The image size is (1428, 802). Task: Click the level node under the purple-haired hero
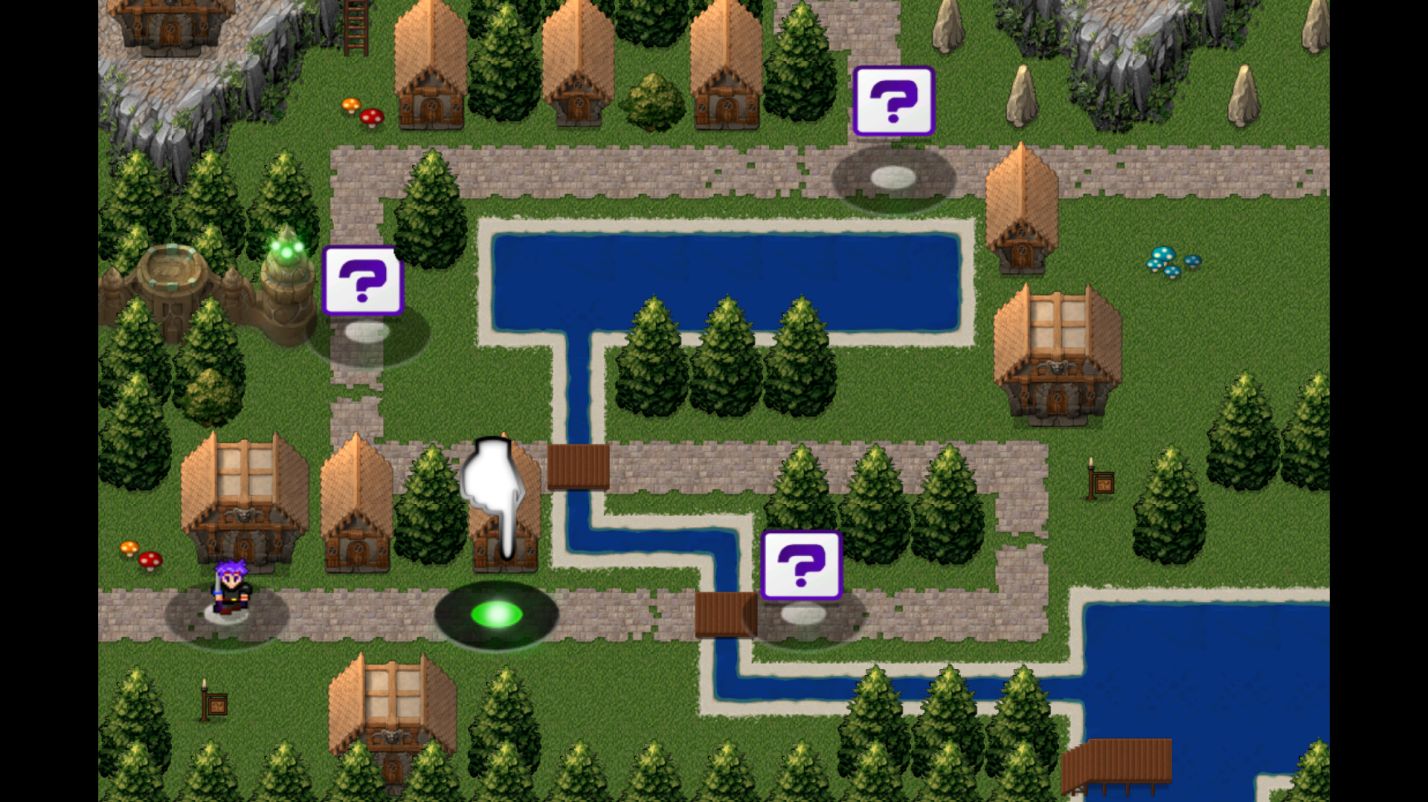(x=227, y=615)
